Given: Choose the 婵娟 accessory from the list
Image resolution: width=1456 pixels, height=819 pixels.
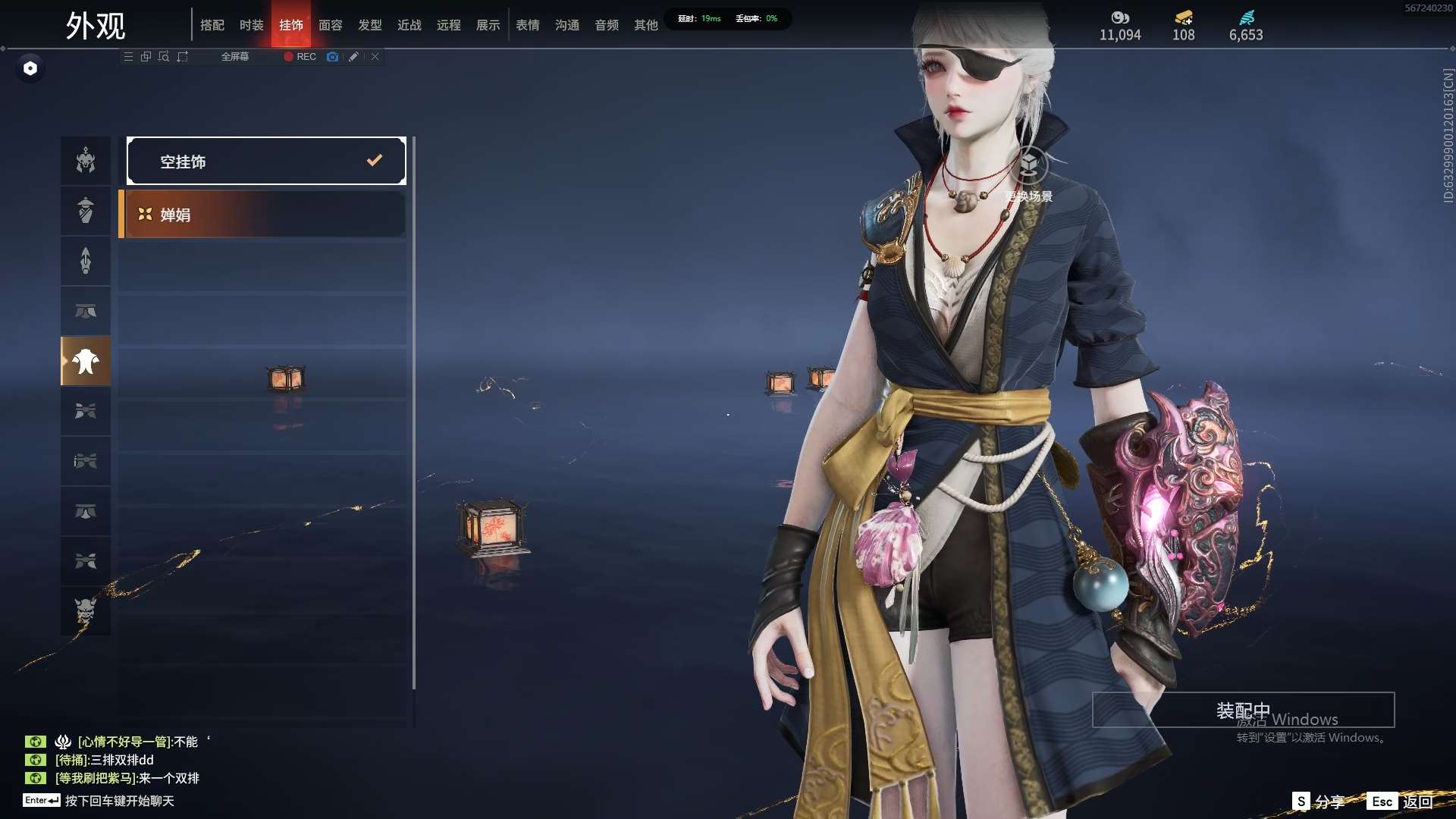Looking at the screenshot, I should tap(263, 215).
